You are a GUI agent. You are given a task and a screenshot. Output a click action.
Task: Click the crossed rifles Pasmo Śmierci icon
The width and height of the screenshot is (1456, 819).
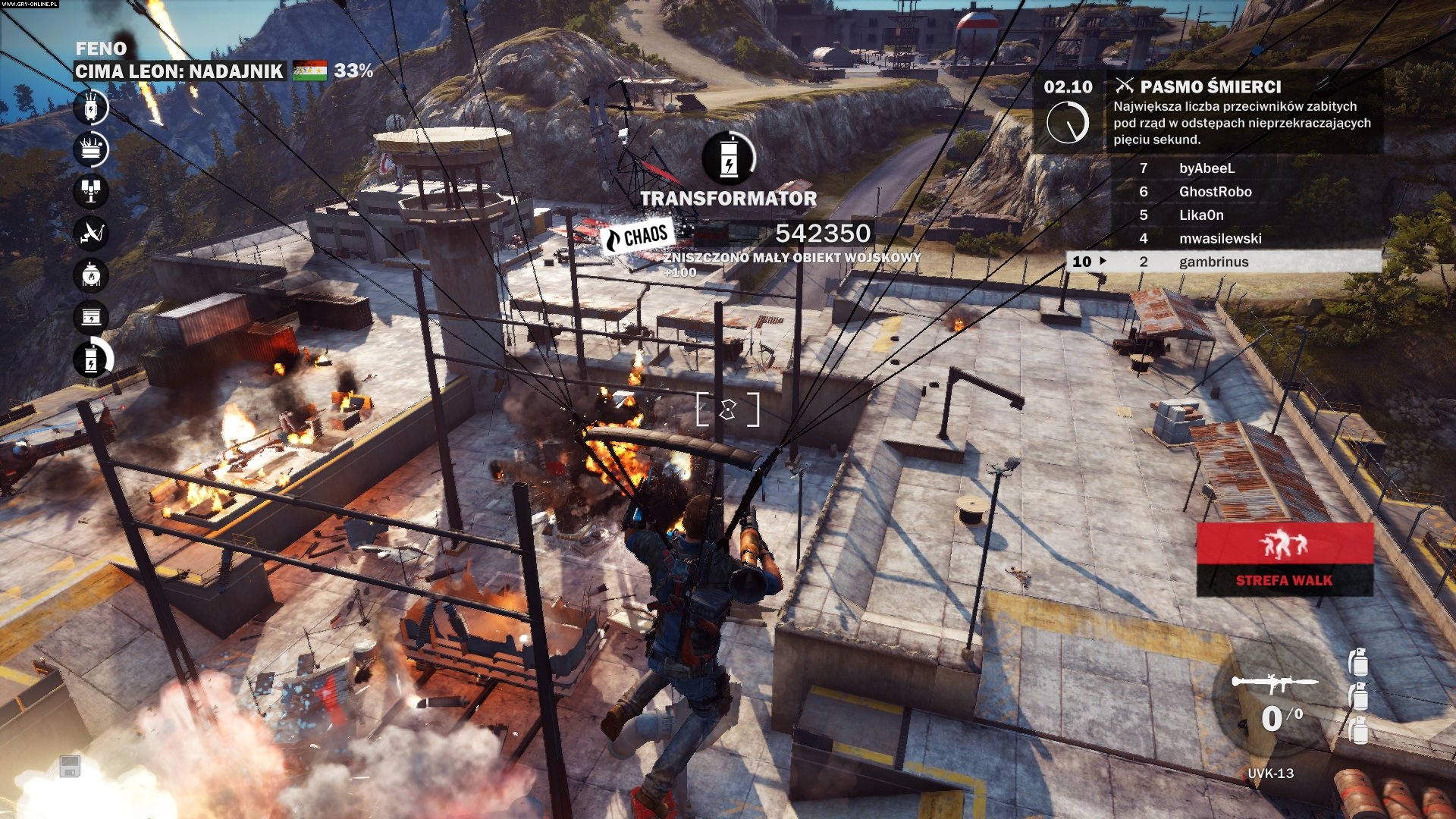(1125, 86)
